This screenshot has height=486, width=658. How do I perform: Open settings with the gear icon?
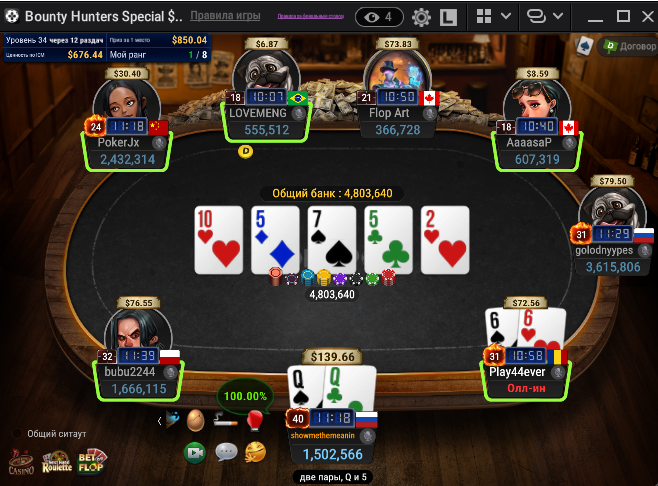(x=421, y=17)
